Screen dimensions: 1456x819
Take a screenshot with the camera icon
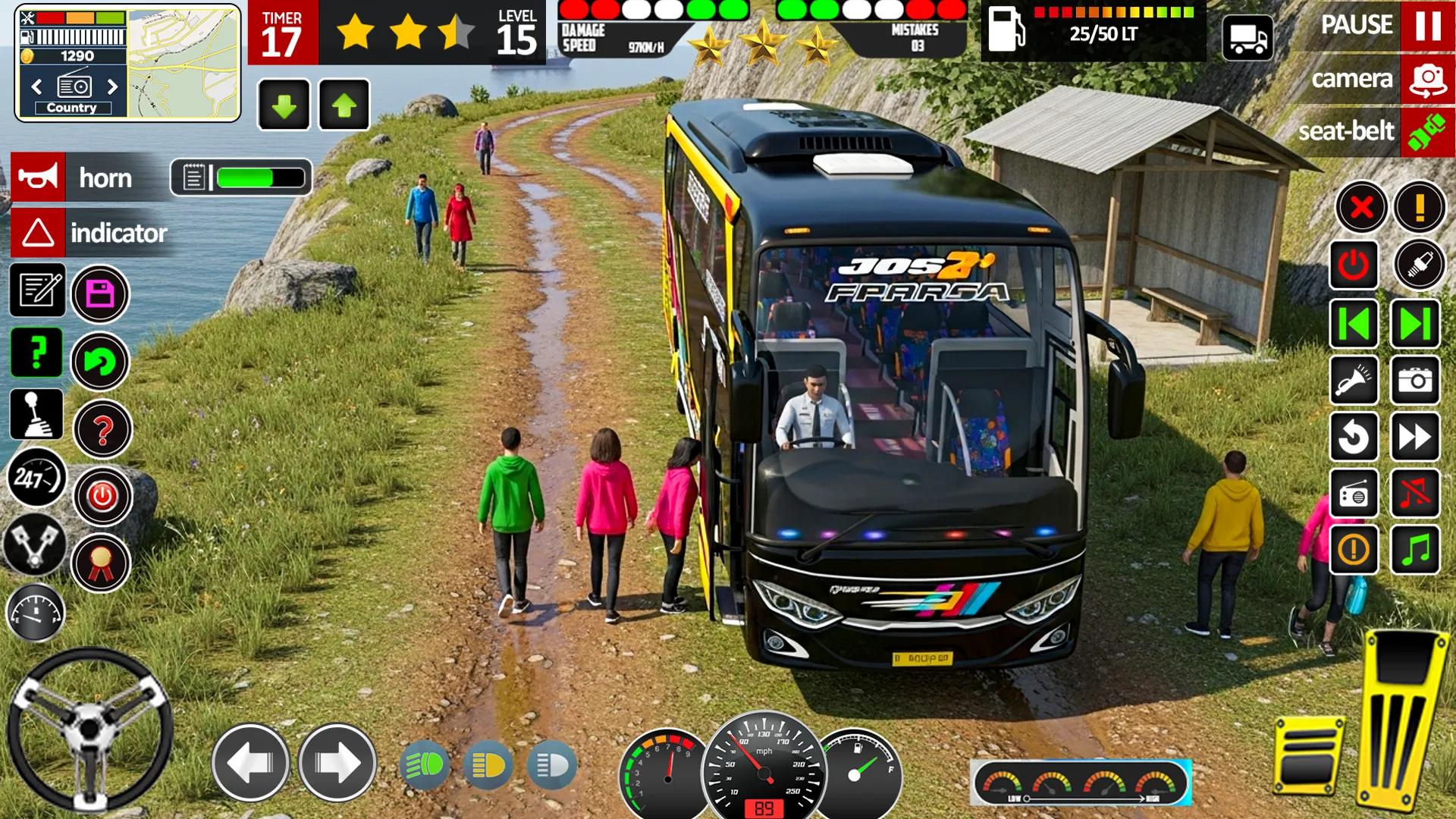(1415, 381)
